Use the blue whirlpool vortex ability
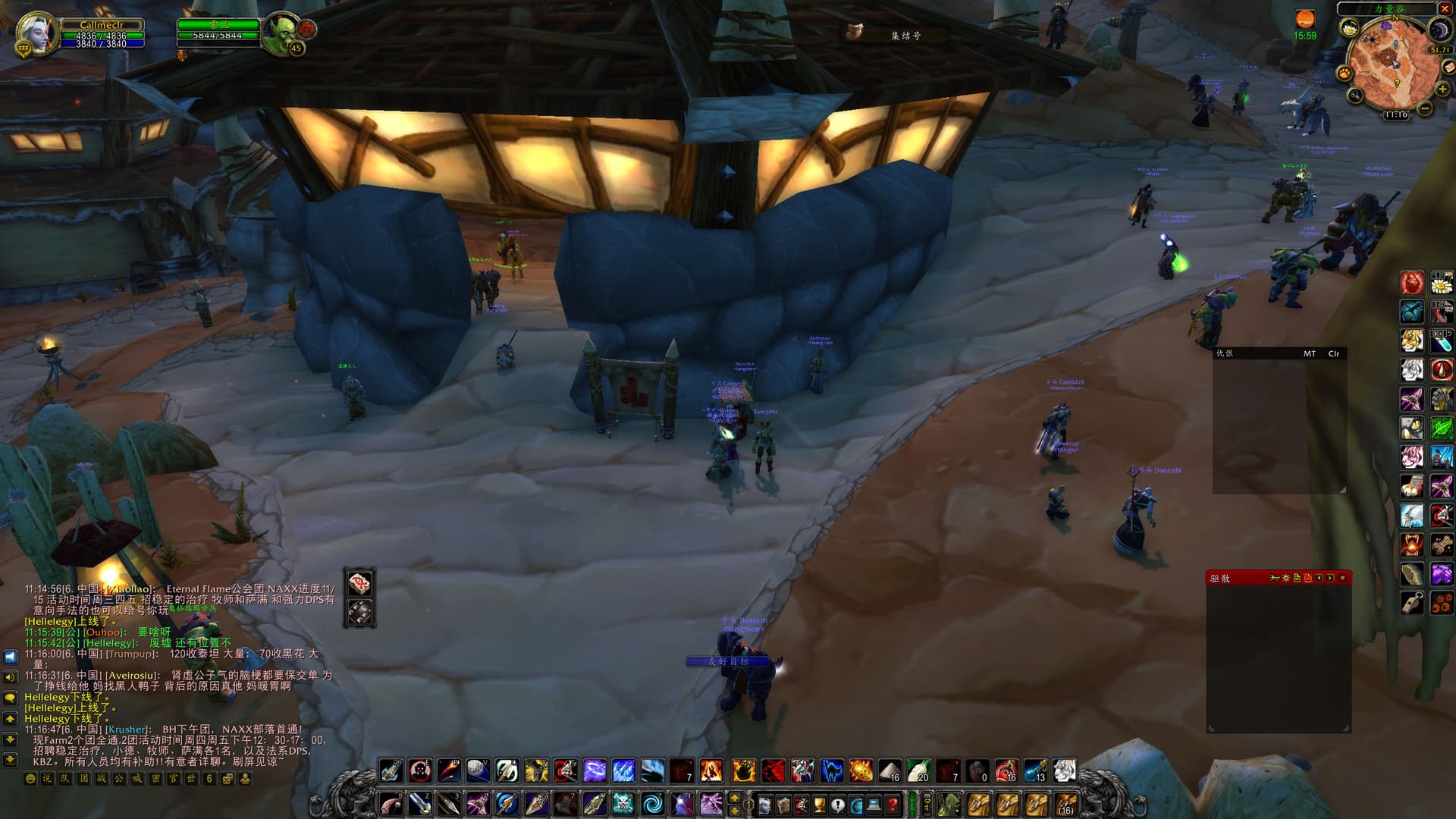Screen dimensions: 1456x819 click(x=652, y=802)
